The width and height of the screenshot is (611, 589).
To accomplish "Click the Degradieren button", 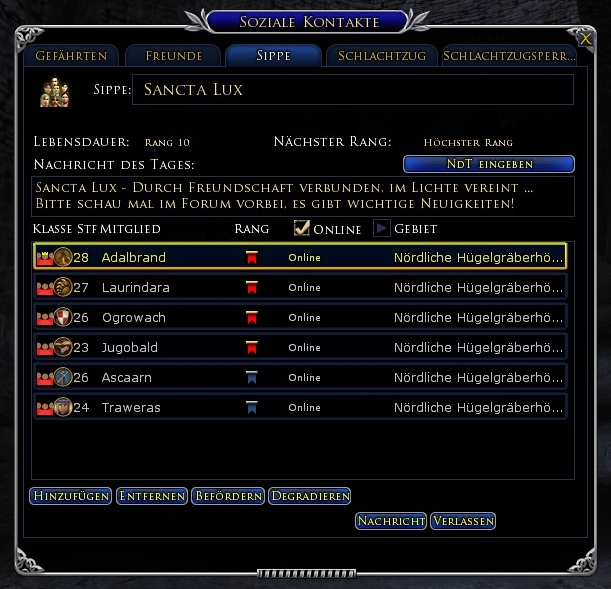I will 310,496.
